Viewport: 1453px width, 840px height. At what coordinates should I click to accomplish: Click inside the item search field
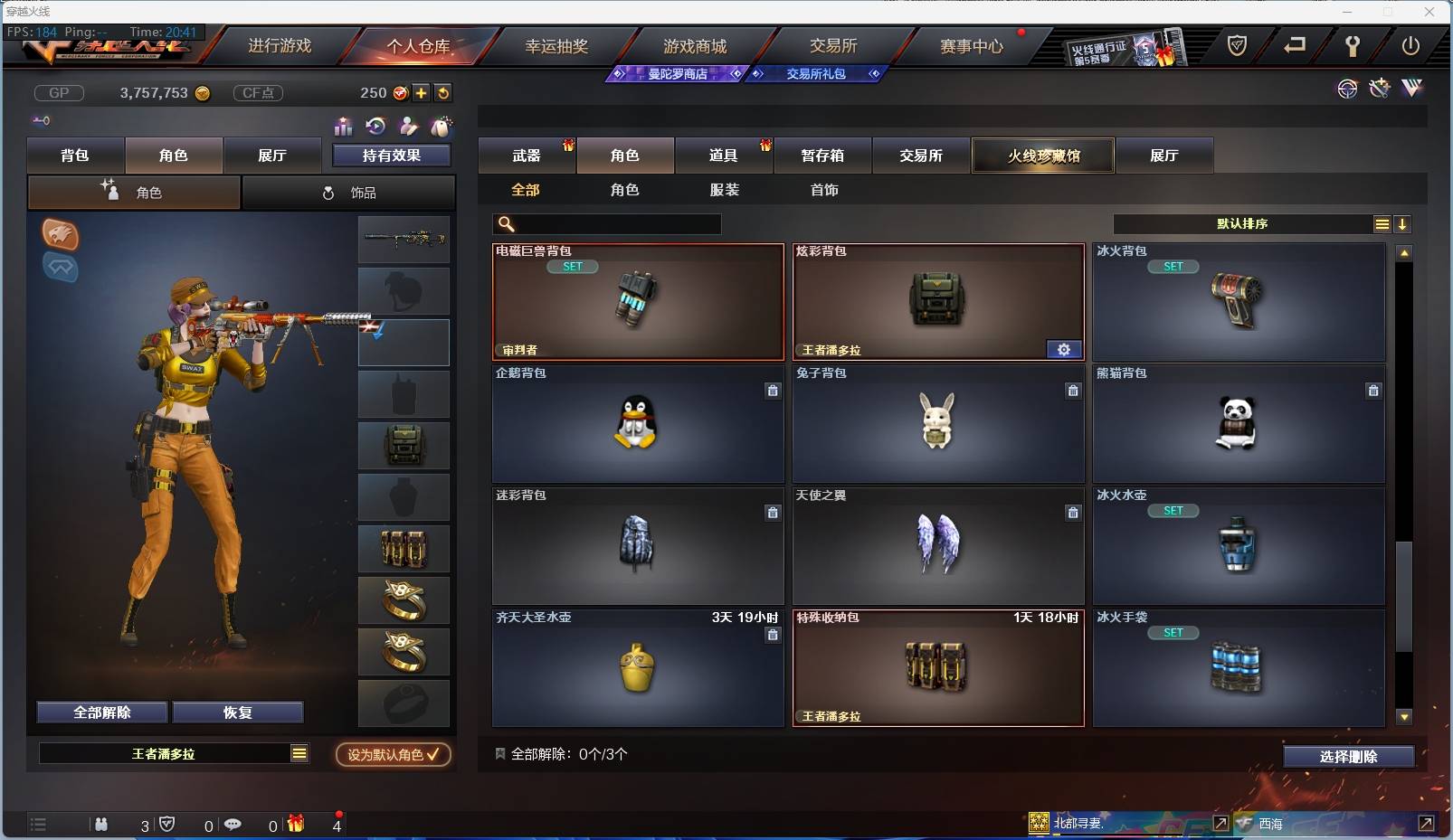coord(606,222)
